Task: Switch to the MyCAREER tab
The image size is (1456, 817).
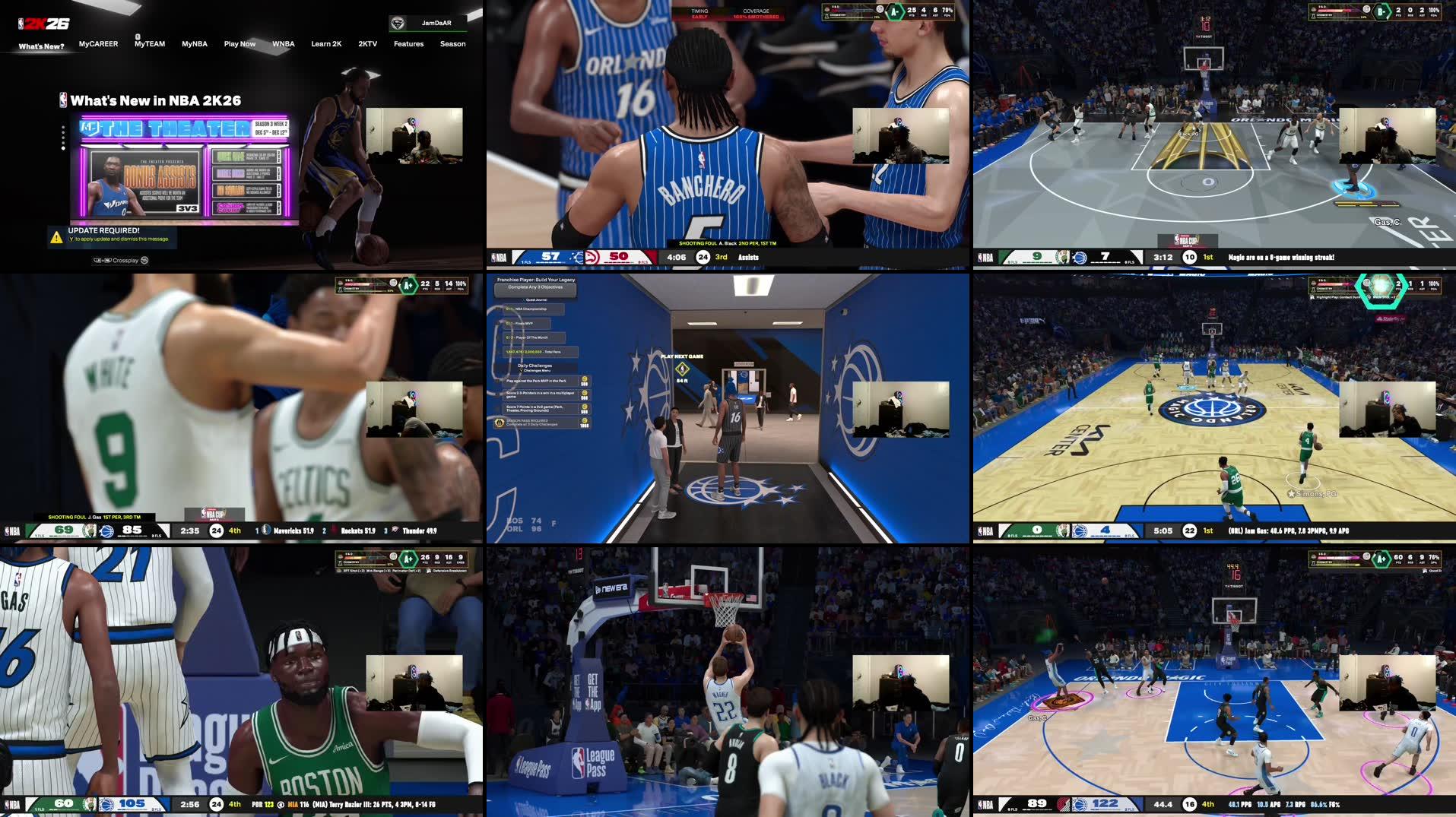Action: (98, 44)
